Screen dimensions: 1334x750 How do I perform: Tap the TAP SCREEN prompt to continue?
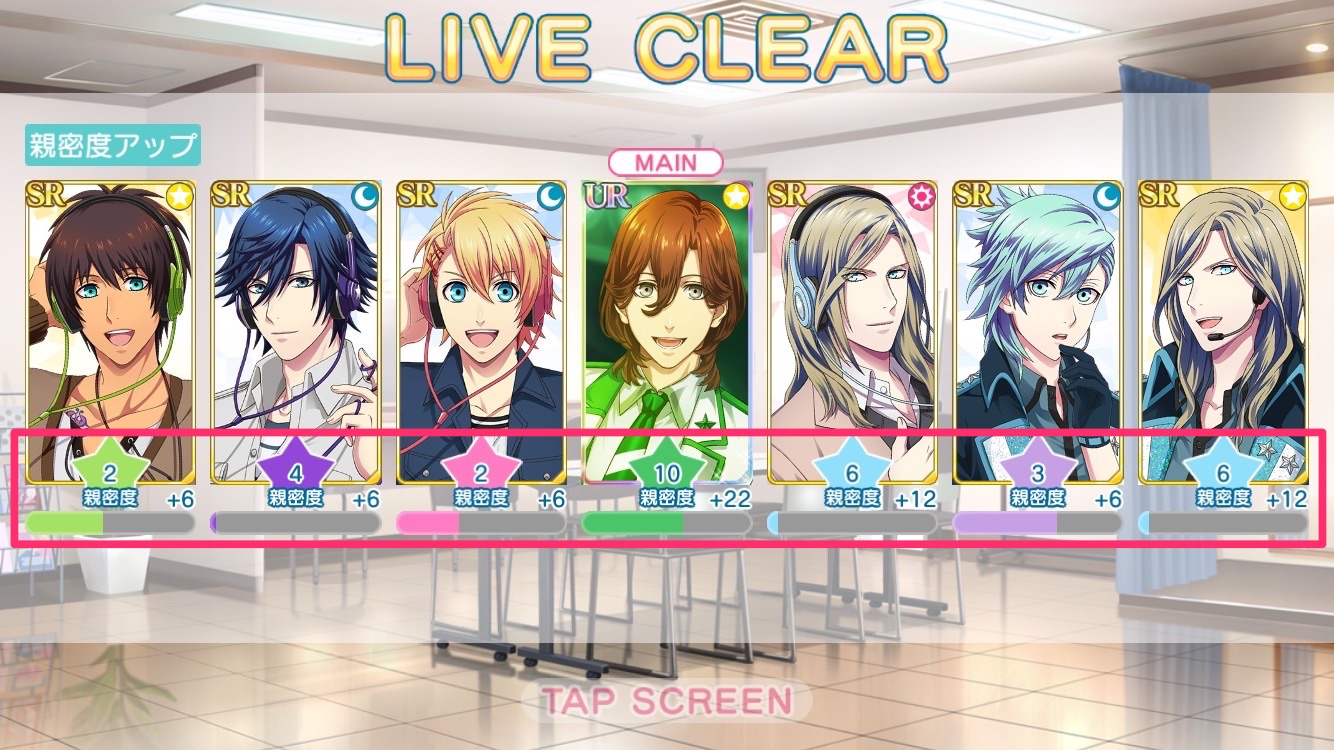(666, 701)
